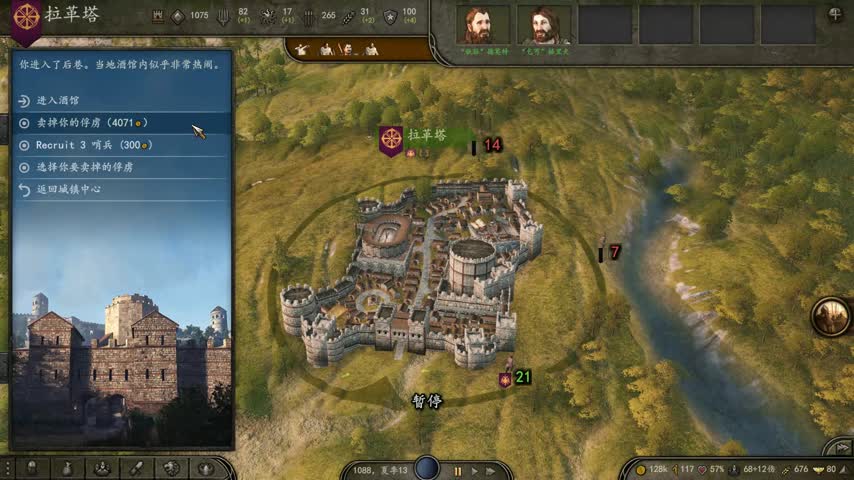Open the quests scroll icon
Viewport: 854px width, 480px height.
(x=136, y=468)
